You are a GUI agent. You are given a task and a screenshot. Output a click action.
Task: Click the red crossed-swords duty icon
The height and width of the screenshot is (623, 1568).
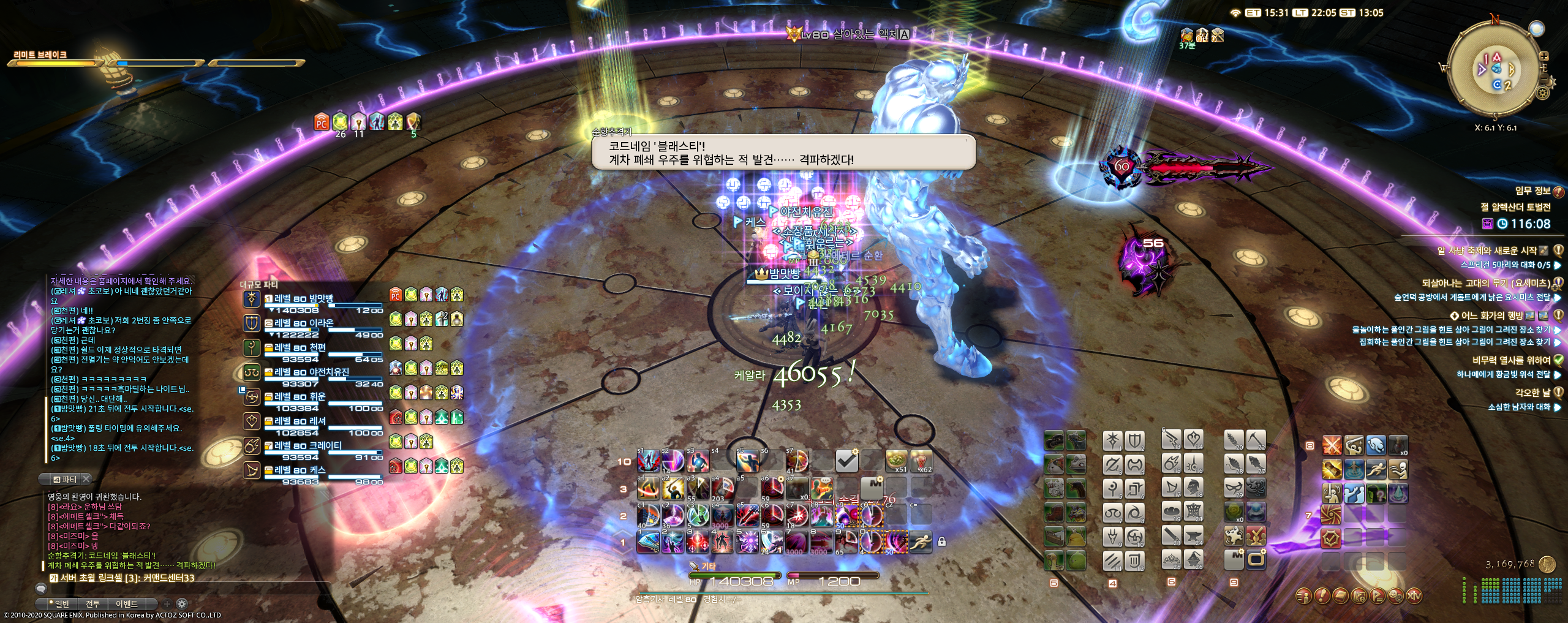[x=1332, y=445]
